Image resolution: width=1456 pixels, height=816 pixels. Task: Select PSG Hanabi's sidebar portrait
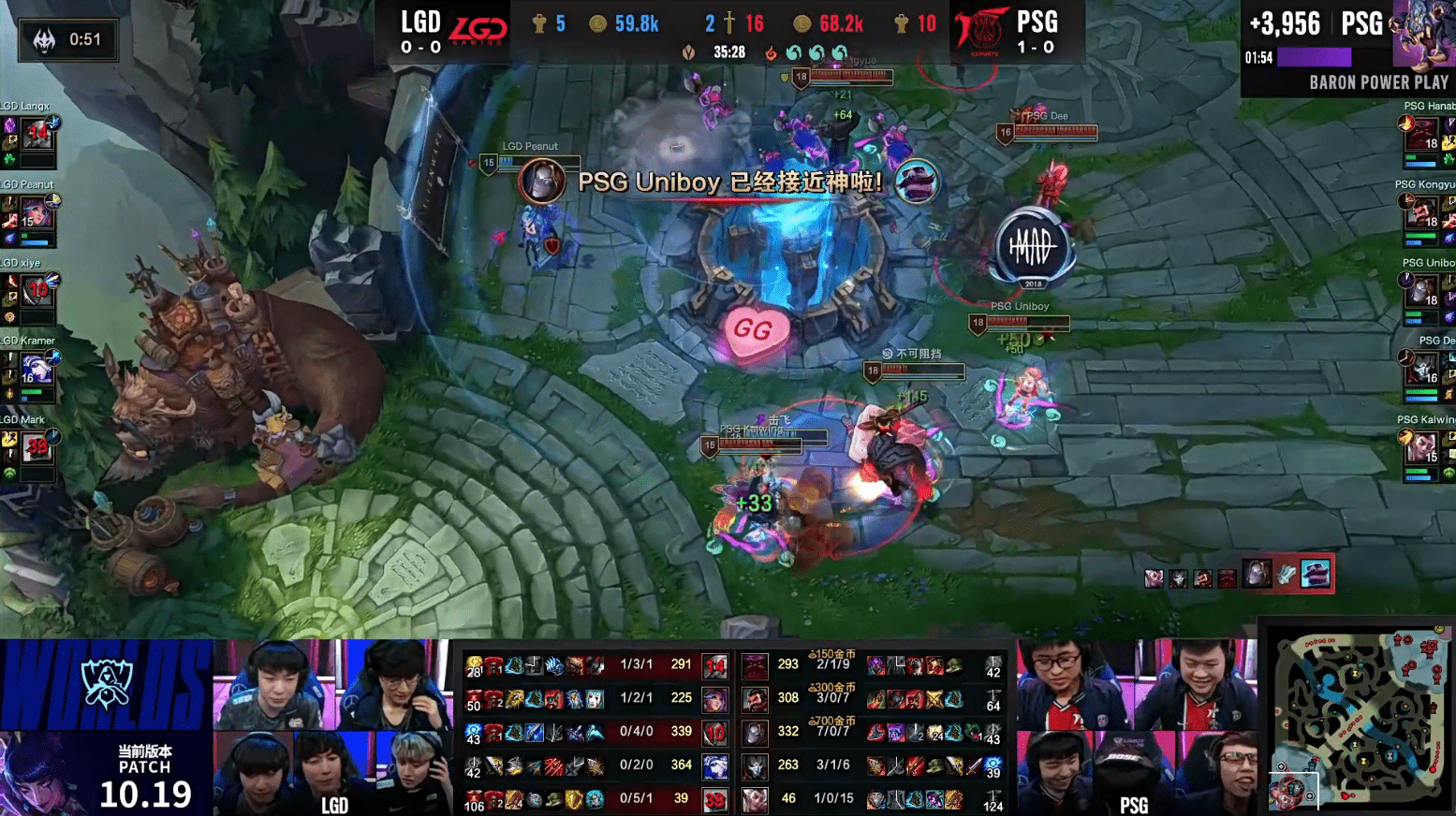coord(1420,137)
